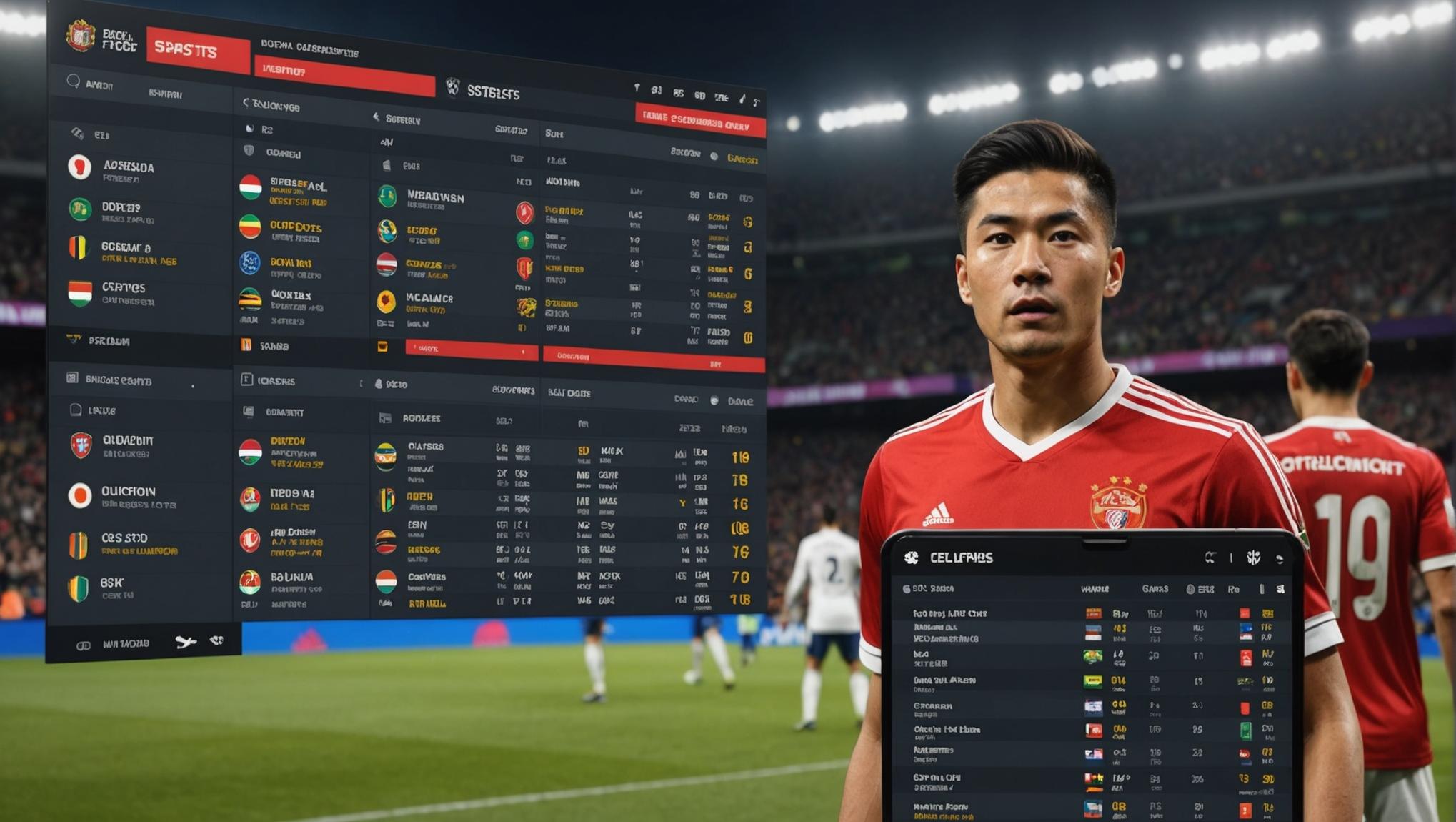This screenshot has height=822, width=1456.
Task: Open the OLAFDOTS row in the middle list
Action: coord(295,229)
